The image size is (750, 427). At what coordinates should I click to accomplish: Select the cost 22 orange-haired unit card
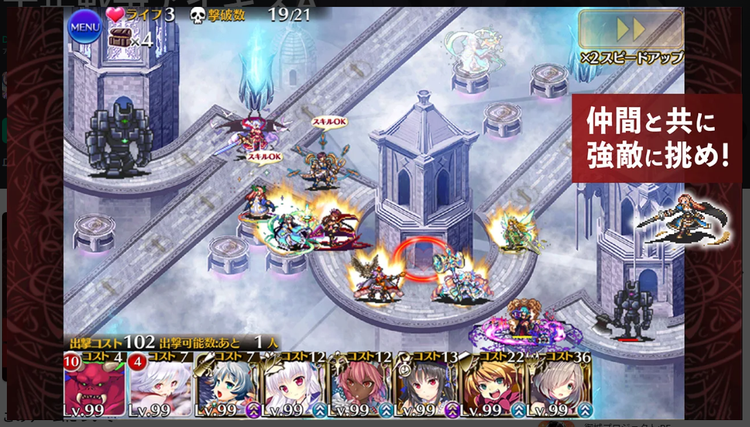pyautogui.click(x=491, y=384)
